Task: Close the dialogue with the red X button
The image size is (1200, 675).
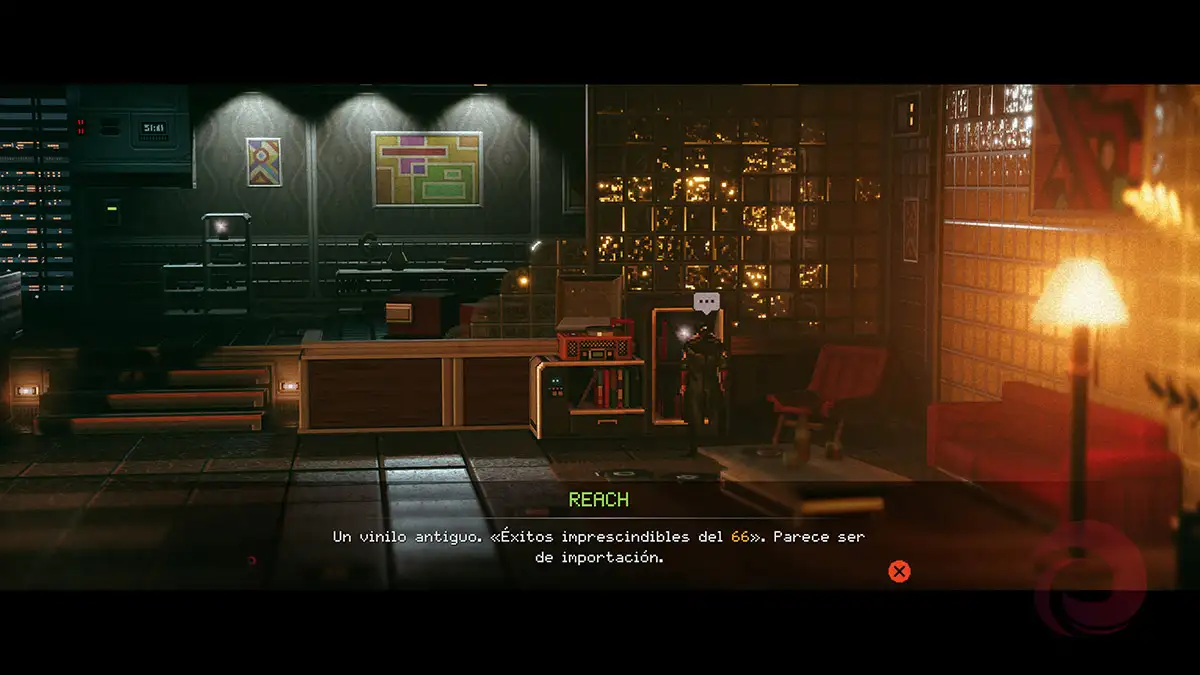Action: [x=899, y=571]
